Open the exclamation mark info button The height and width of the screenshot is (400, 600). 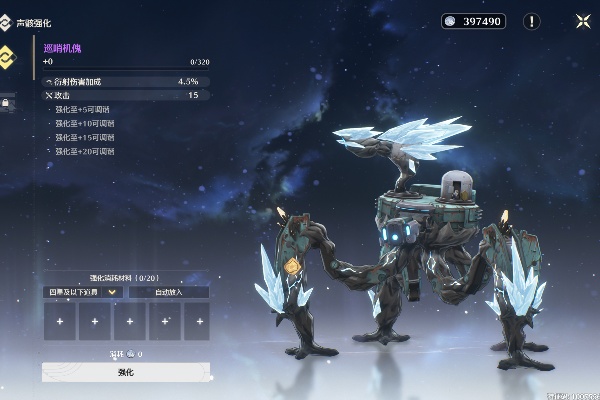click(532, 21)
